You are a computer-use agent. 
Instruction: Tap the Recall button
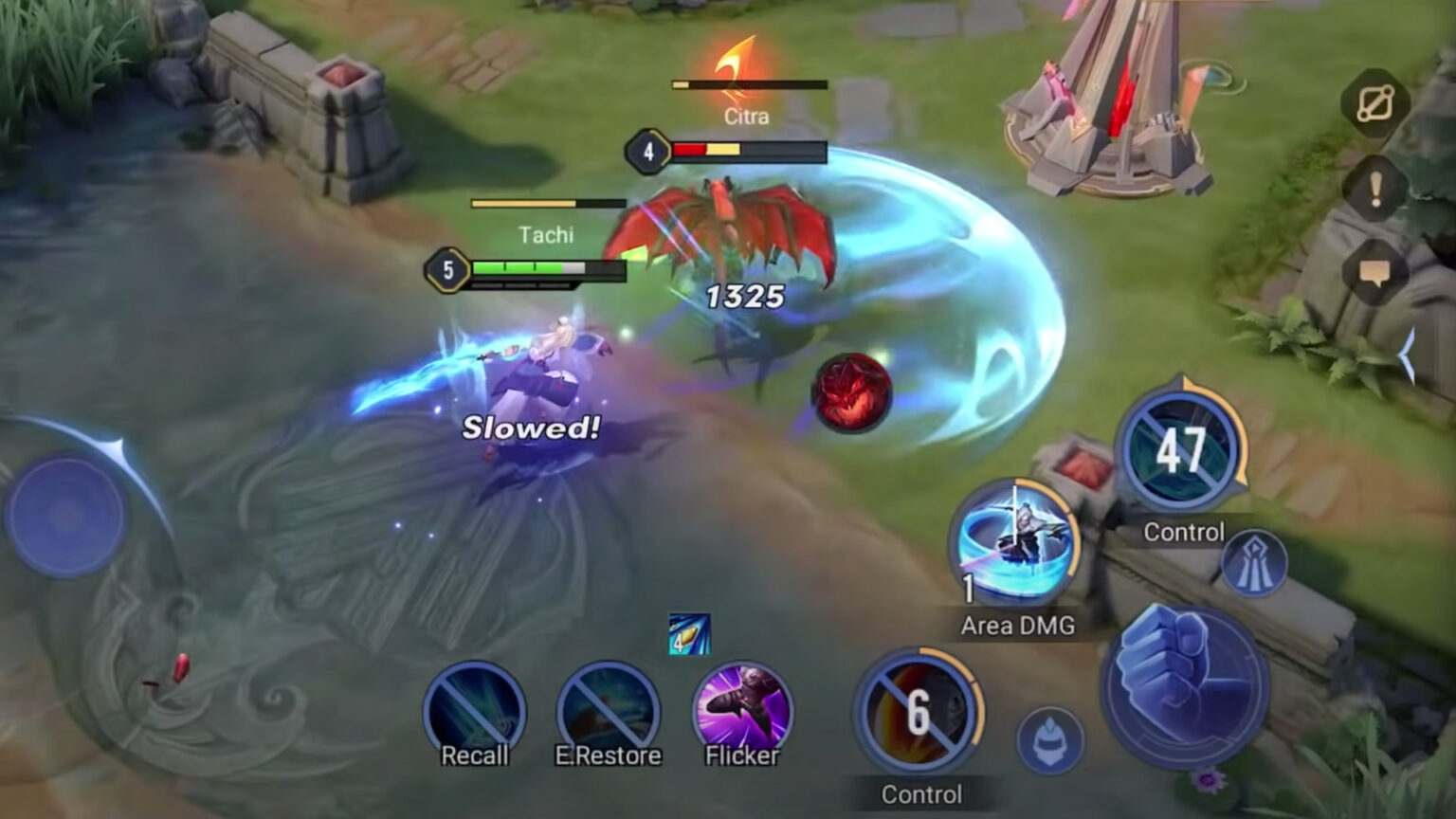tap(474, 713)
